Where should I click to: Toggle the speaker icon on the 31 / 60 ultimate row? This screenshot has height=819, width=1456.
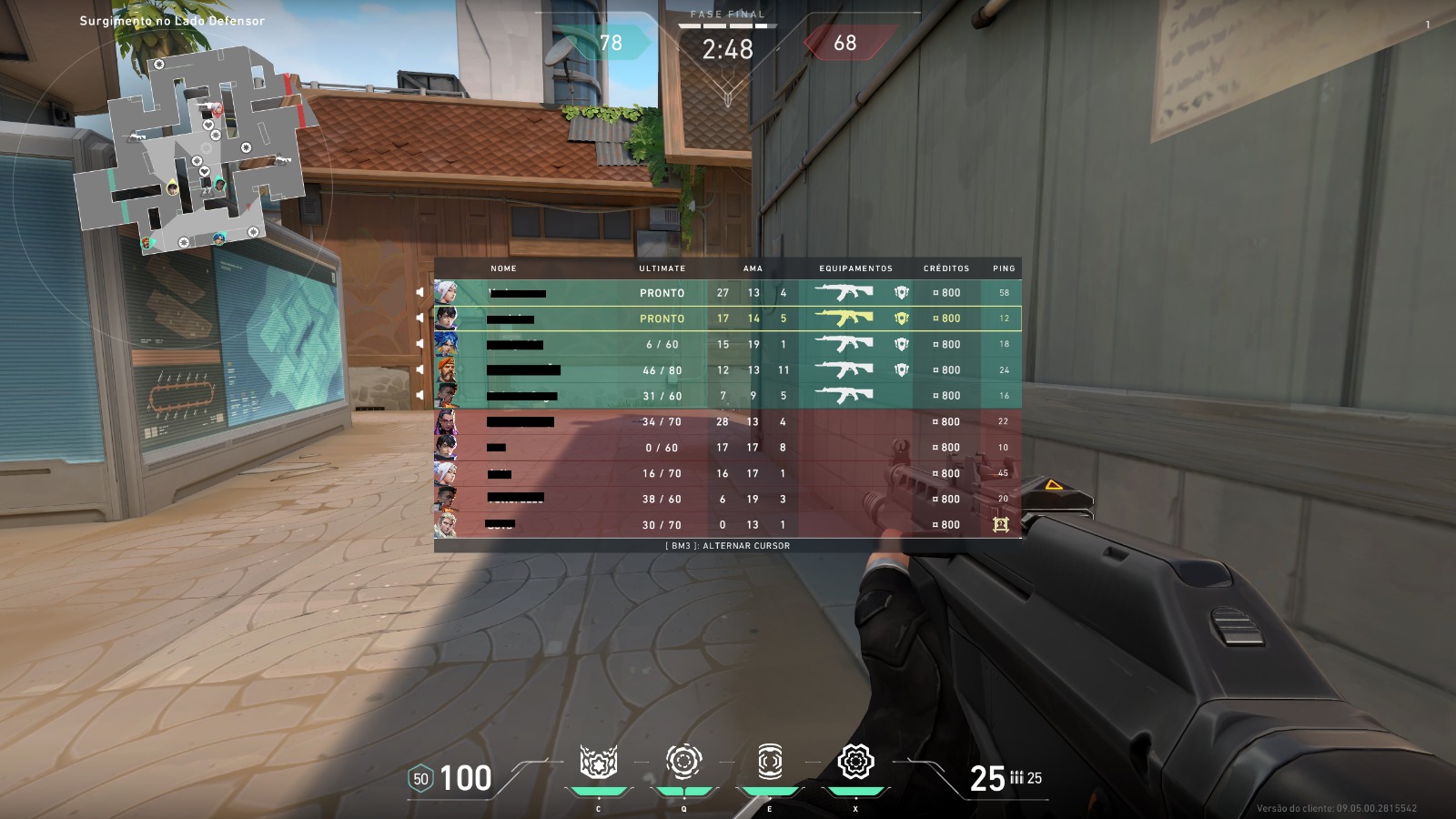point(420,396)
